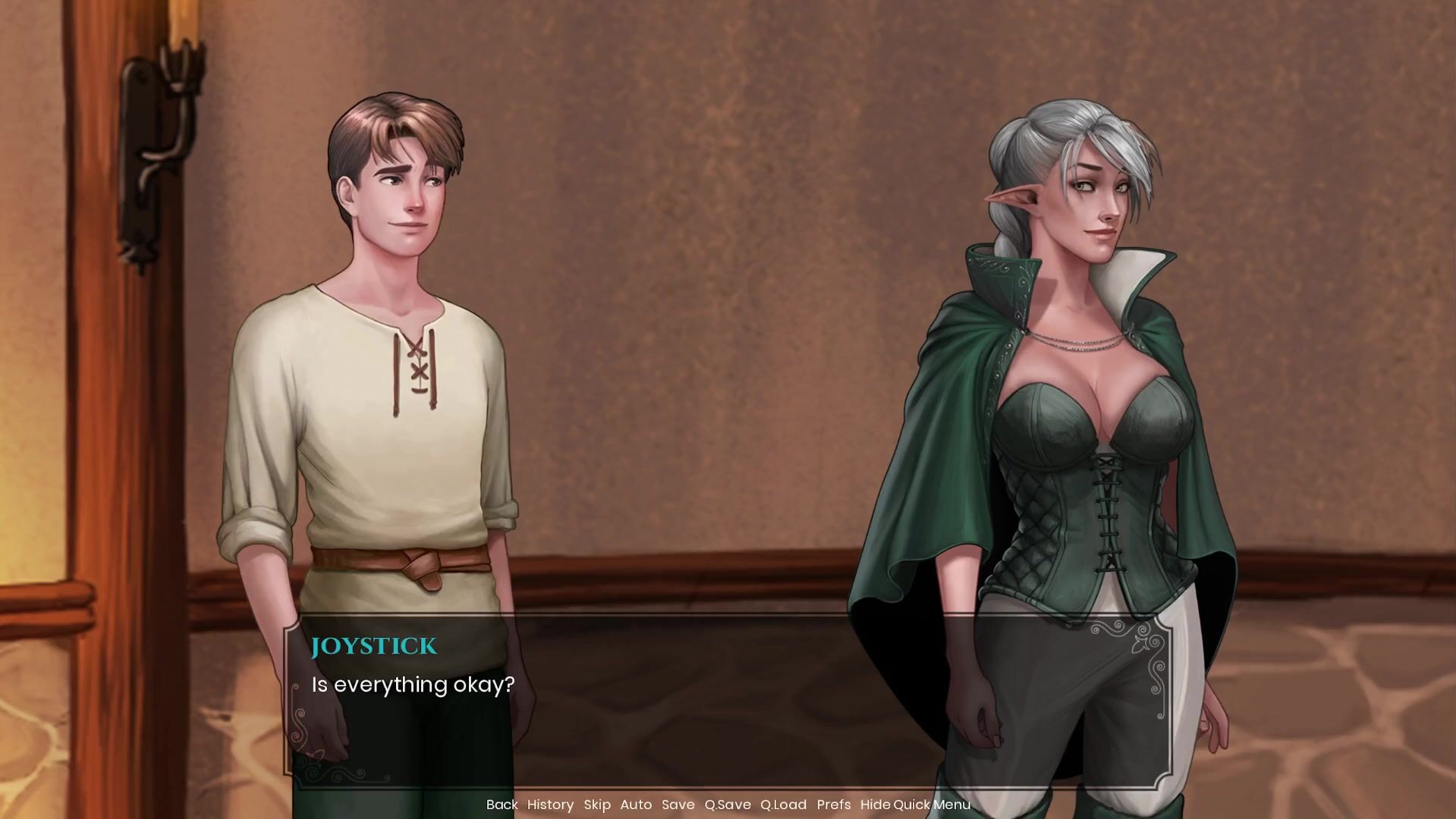The height and width of the screenshot is (819, 1456).
Task: Hide the Quick Menu bar
Action: pos(915,805)
